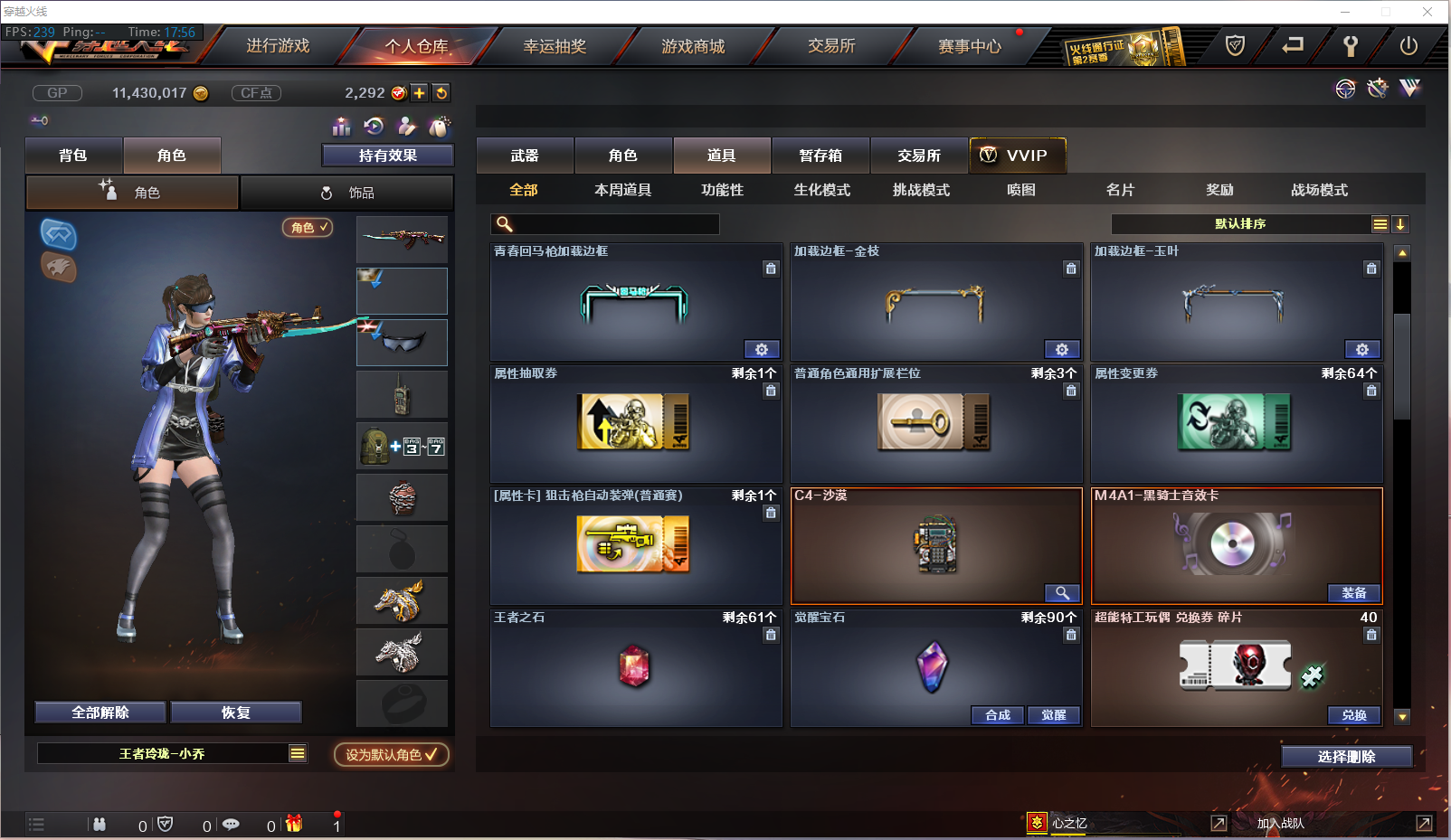Select the ranking stats icon above 持有效果
Screen dimensions: 1451x840
tap(341, 127)
